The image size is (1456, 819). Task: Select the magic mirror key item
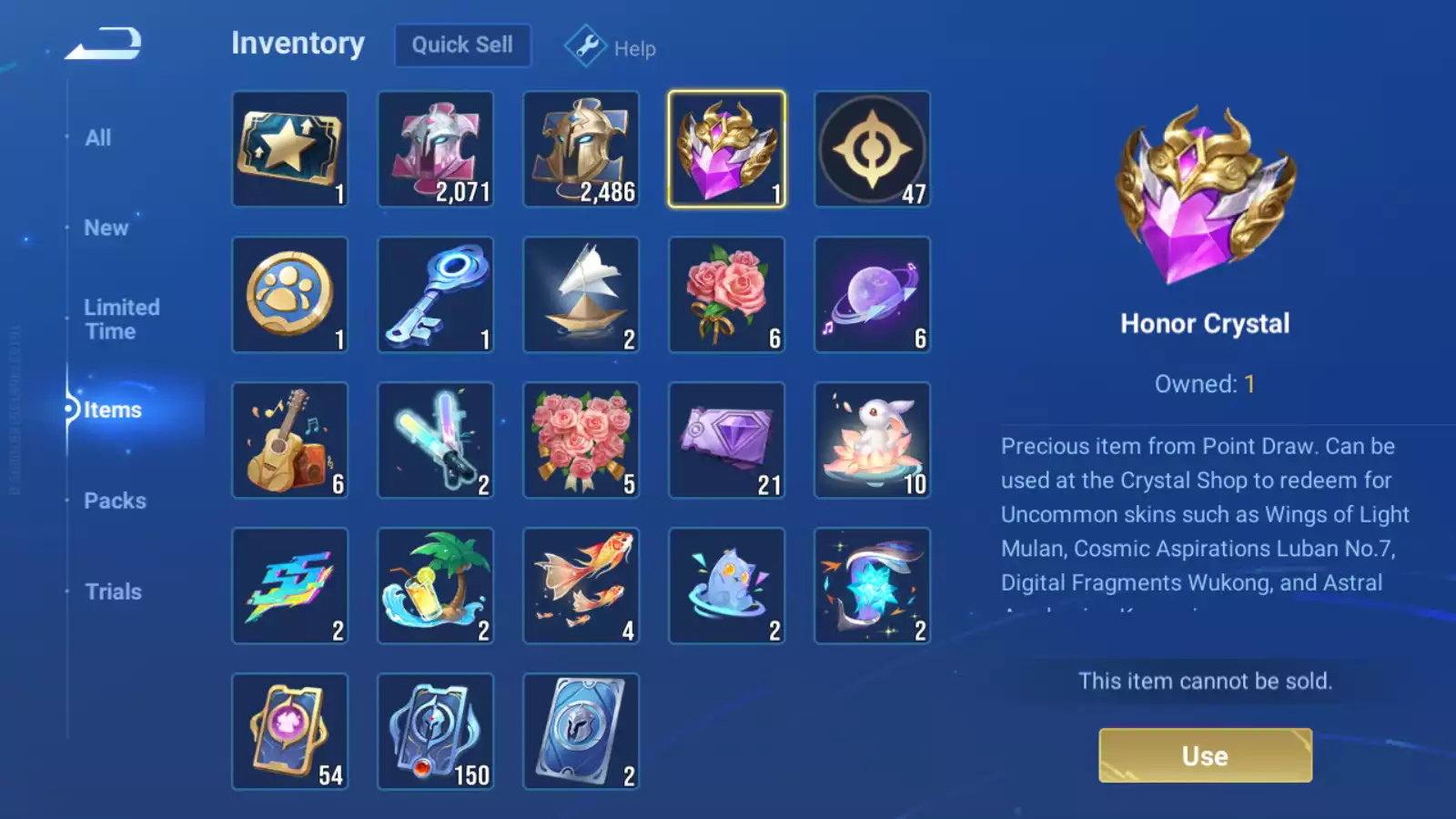point(436,294)
